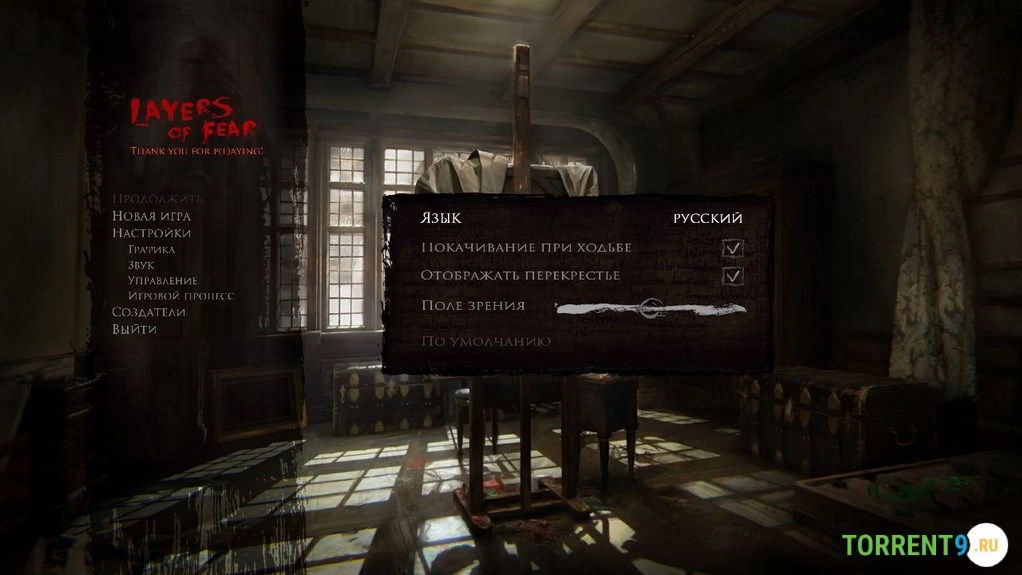Choose Выйти to quit the game
1022x575 pixels.
coord(134,329)
